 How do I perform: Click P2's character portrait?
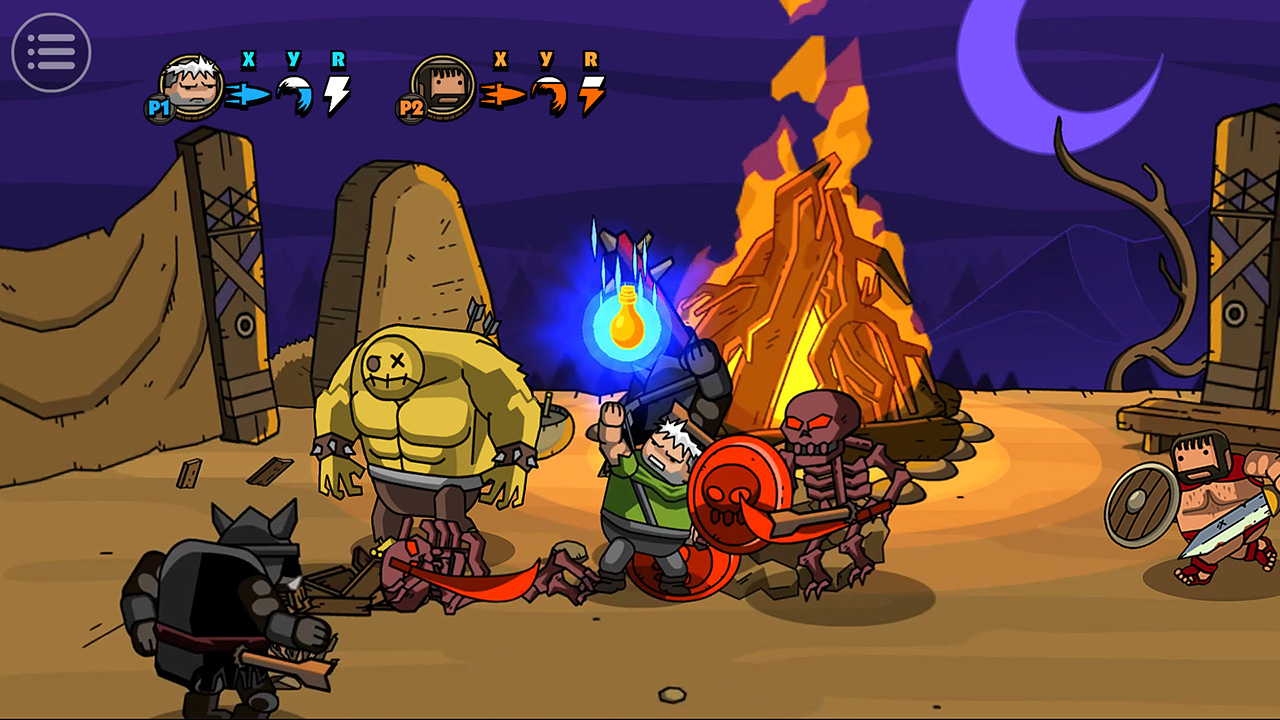point(445,88)
